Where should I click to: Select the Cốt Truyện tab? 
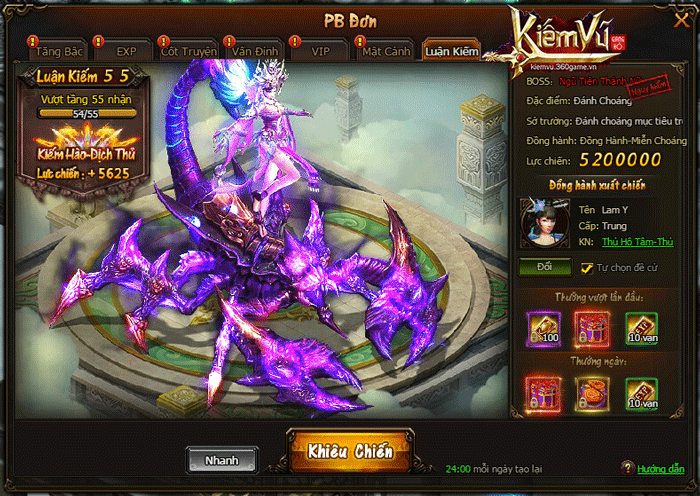tap(188, 51)
